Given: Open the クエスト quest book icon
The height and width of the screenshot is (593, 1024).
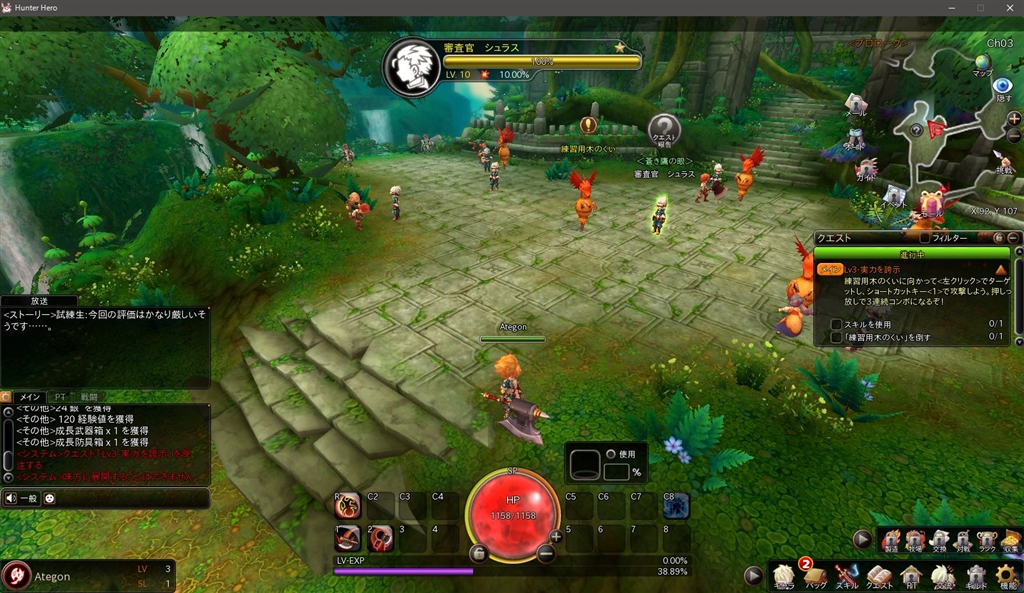Looking at the screenshot, I should (879, 576).
